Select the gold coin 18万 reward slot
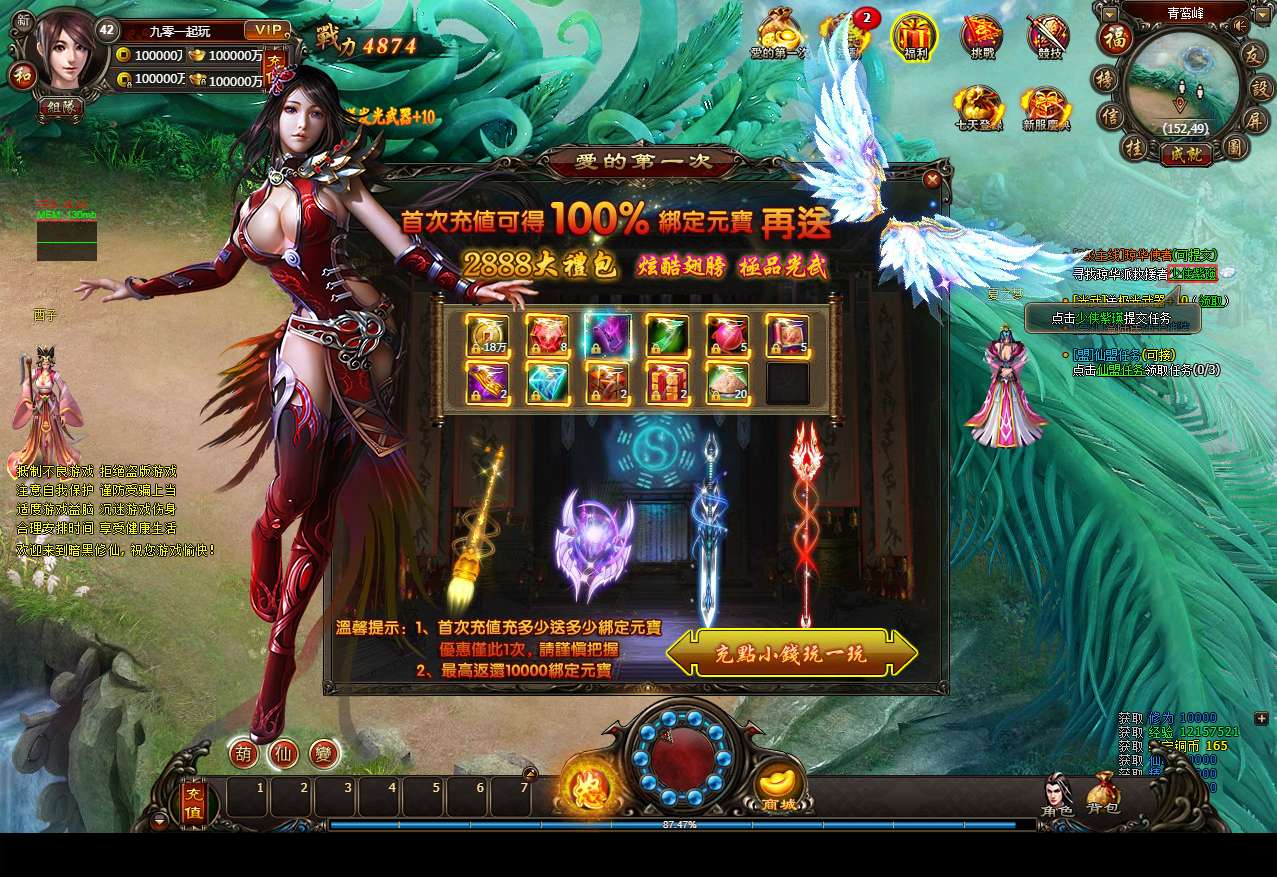 point(487,336)
